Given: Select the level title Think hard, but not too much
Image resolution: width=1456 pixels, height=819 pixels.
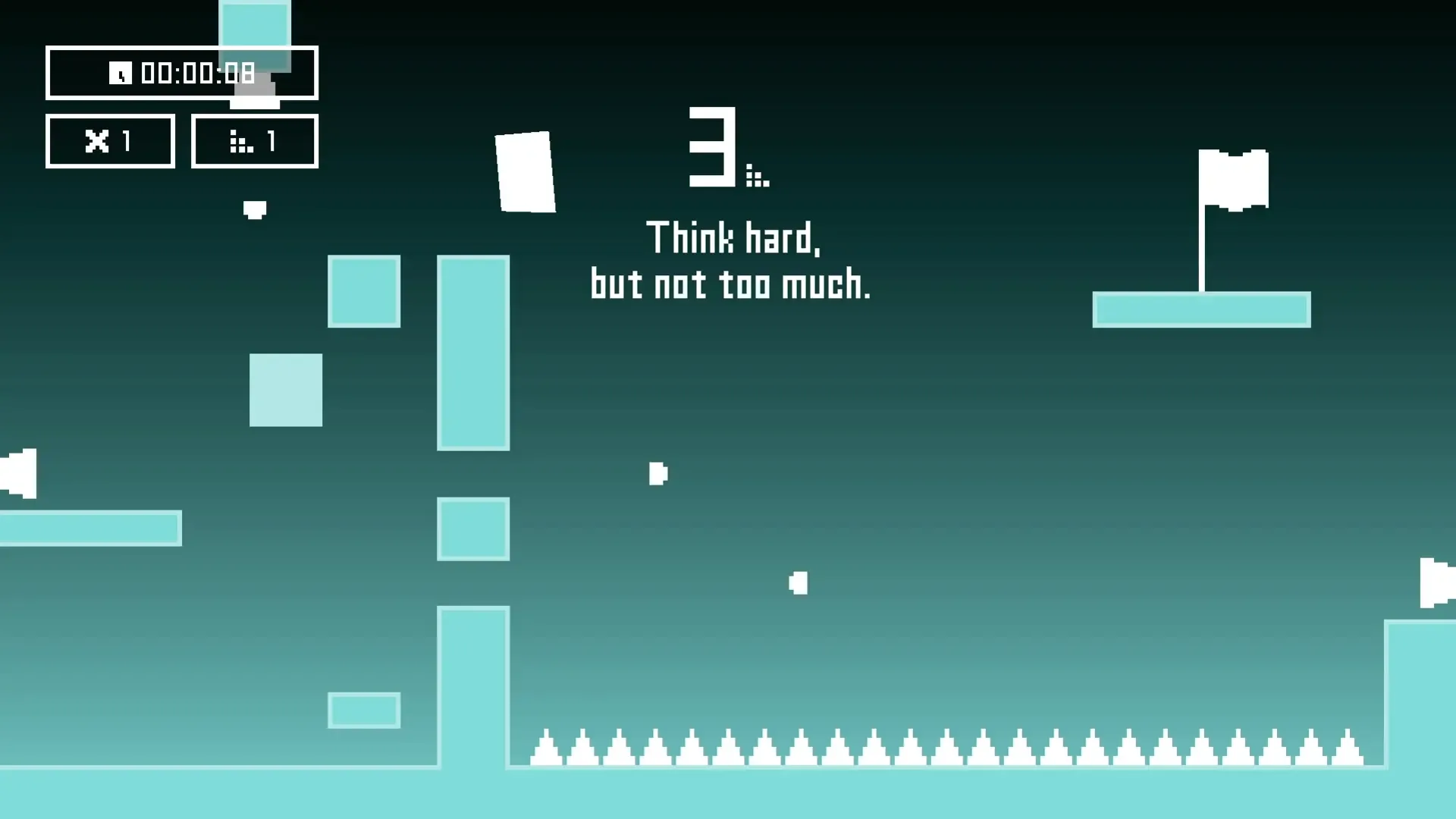Looking at the screenshot, I should (732, 262).
